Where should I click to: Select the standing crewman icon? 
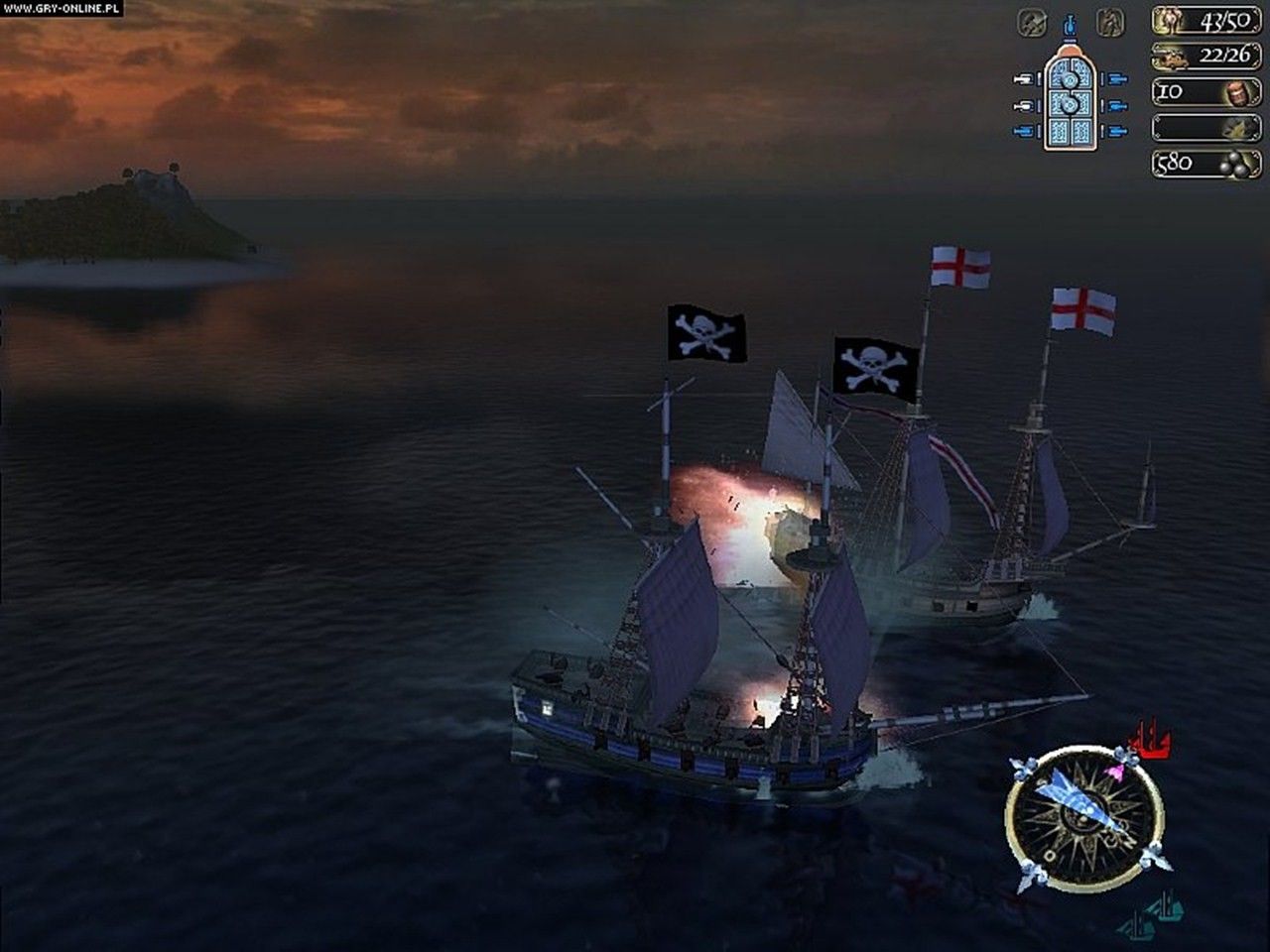pos(1109,21)
